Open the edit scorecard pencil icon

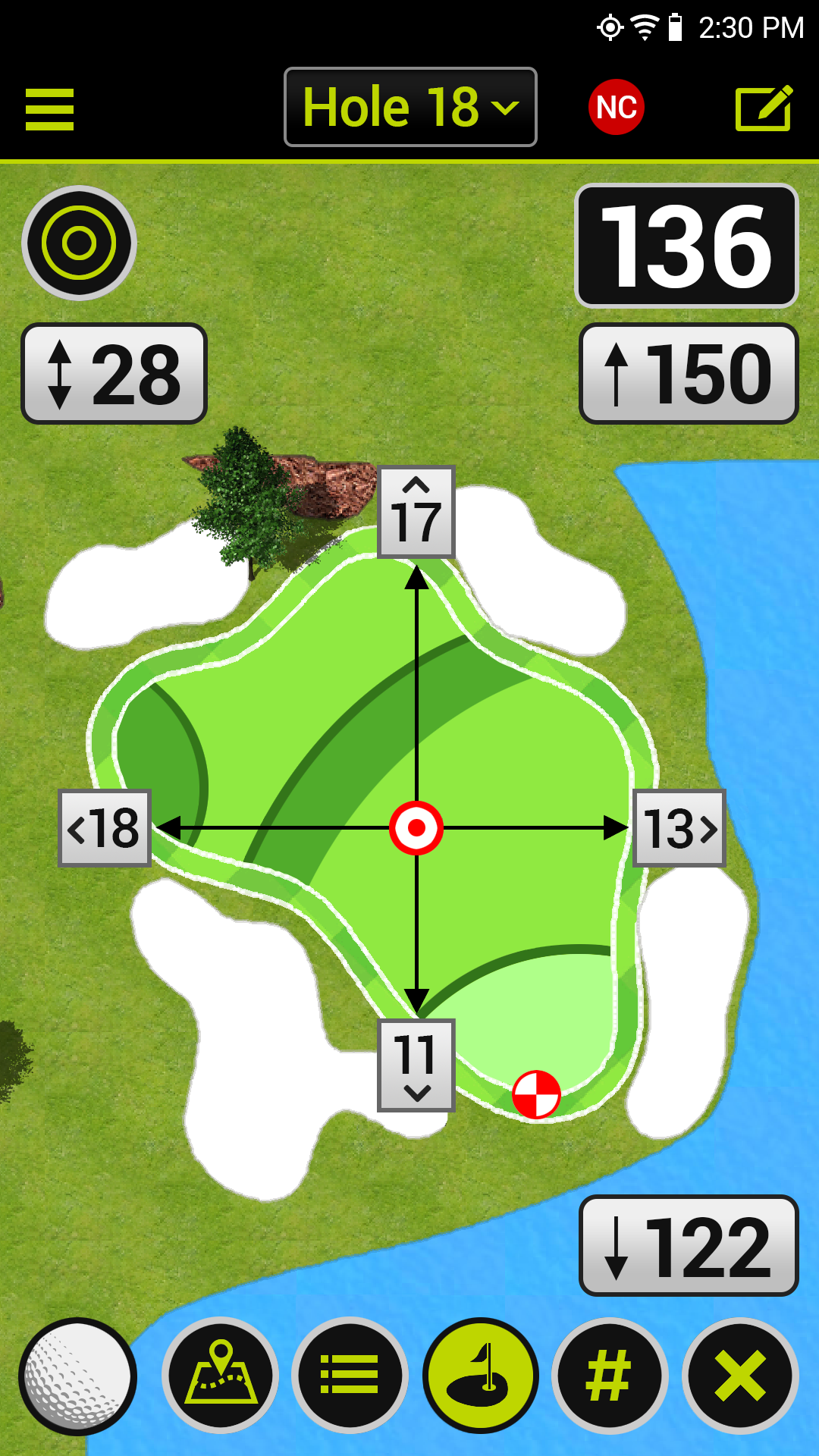[764, 108]
